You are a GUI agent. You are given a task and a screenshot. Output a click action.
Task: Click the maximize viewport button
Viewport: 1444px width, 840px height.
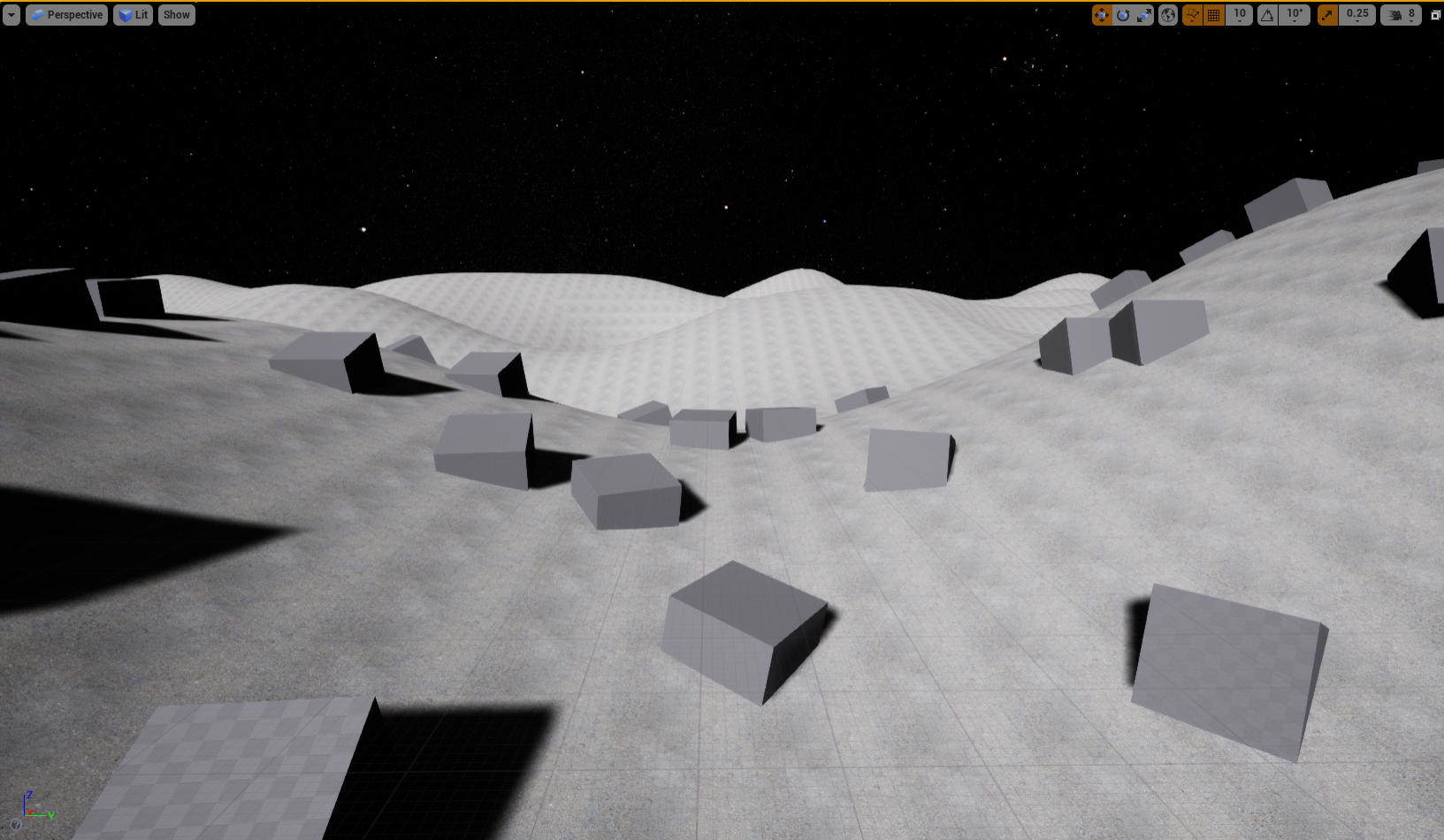click(1436, 14)
